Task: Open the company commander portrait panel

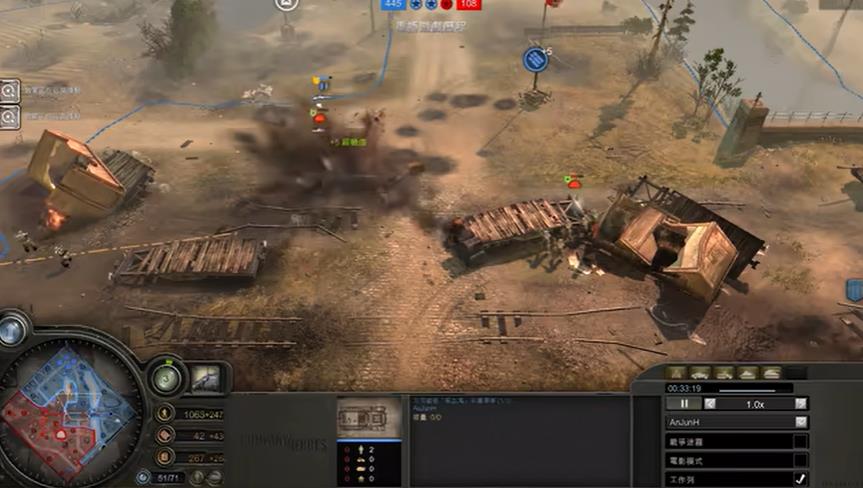Action: (x=207, y=377)
